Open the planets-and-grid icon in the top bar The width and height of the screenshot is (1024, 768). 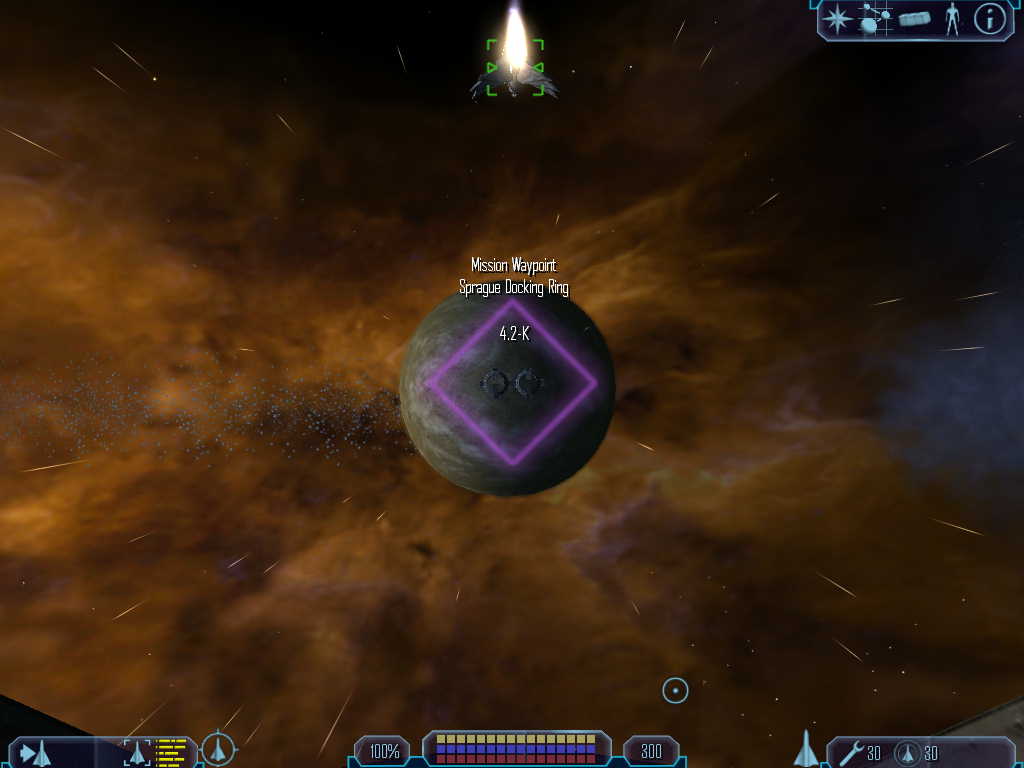(x=875, y=18)
